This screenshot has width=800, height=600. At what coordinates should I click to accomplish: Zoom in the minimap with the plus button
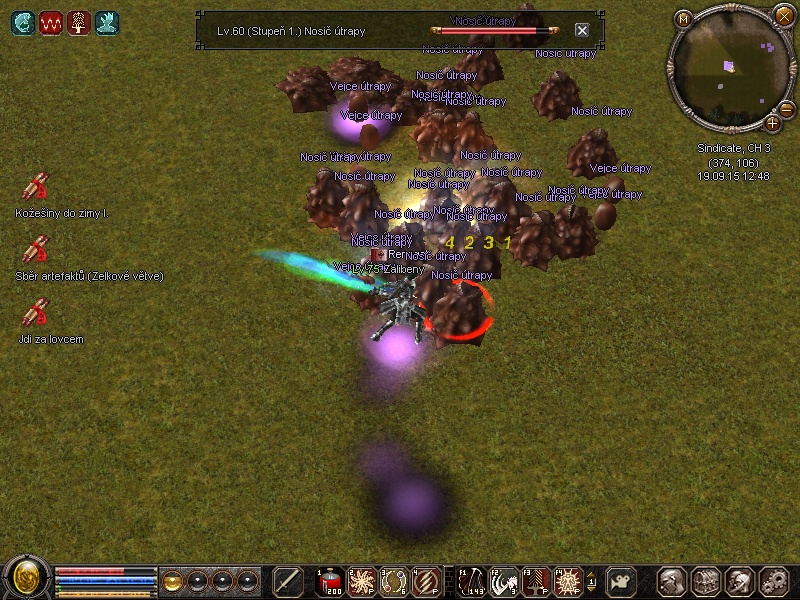[773, 124]
